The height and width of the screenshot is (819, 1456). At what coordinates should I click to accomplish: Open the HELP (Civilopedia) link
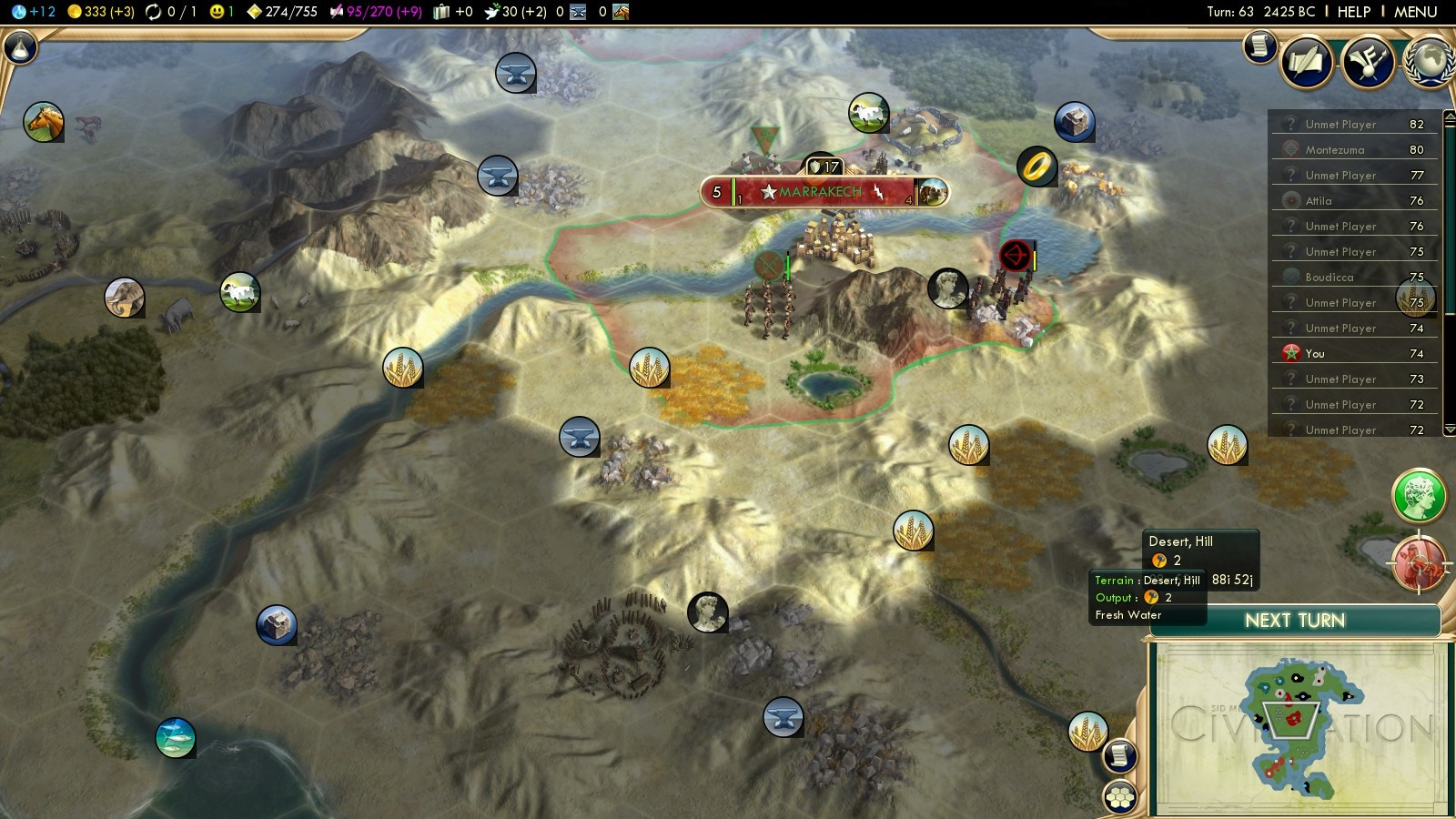1353,12
